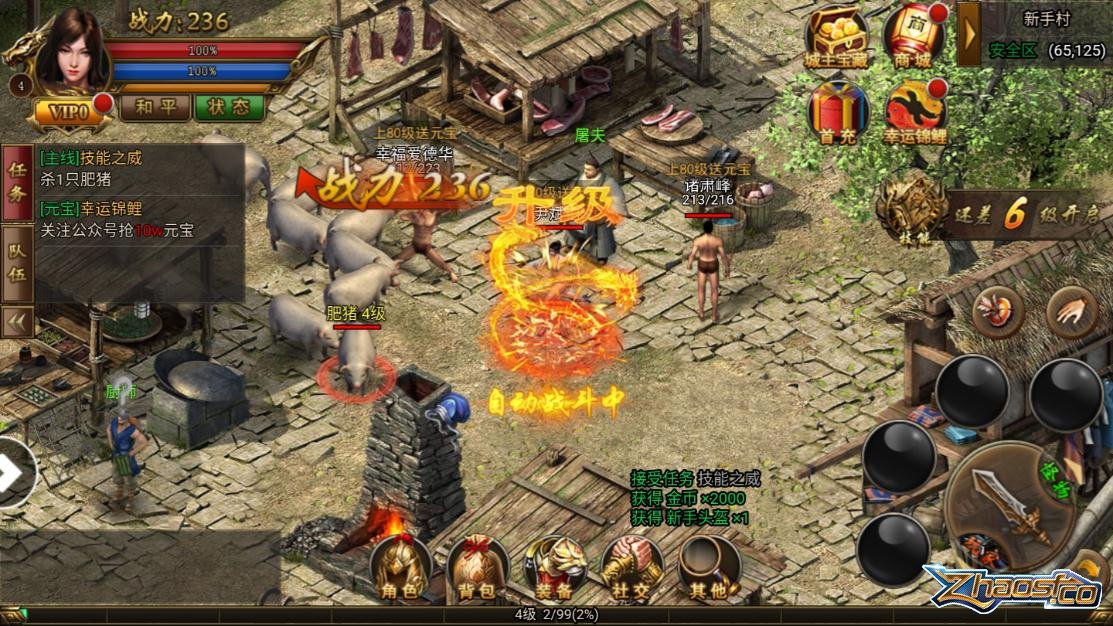1113x626 pixels.
Task: Expand the minimap with the arrow beside 新手村
Action: point(968,34)
